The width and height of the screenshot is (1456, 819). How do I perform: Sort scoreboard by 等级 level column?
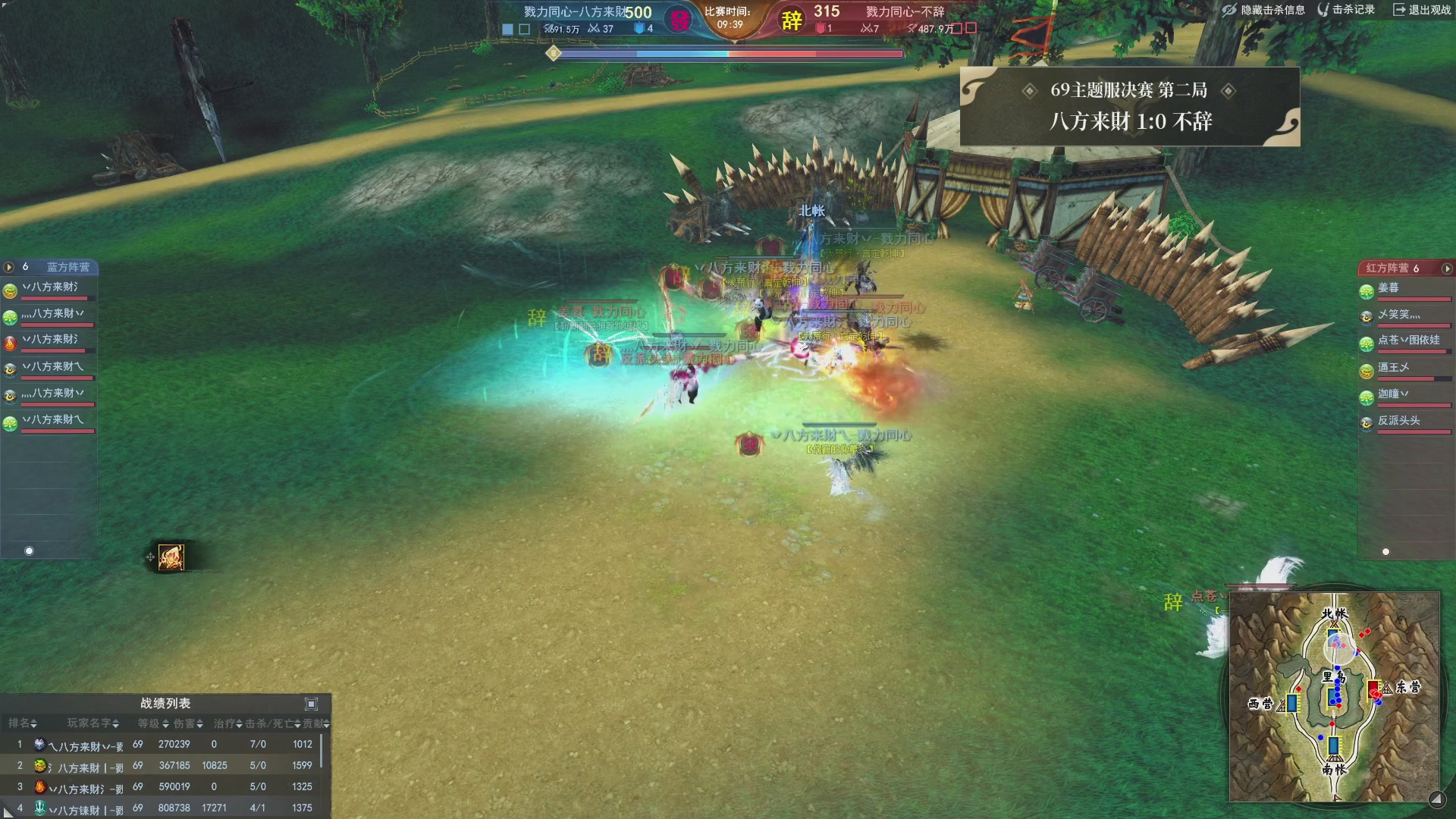[153, 723]
